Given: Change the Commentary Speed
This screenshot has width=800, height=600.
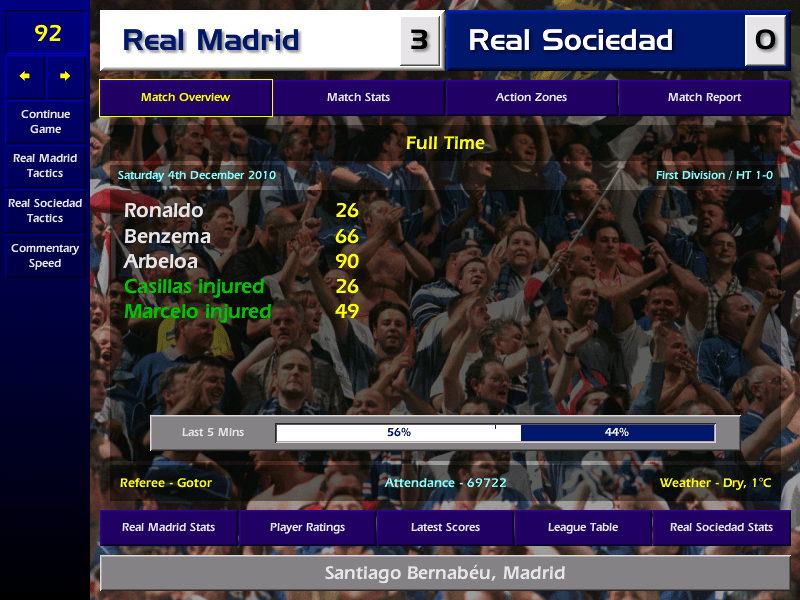Looking at the screenshot, I should tap(45, 256).
